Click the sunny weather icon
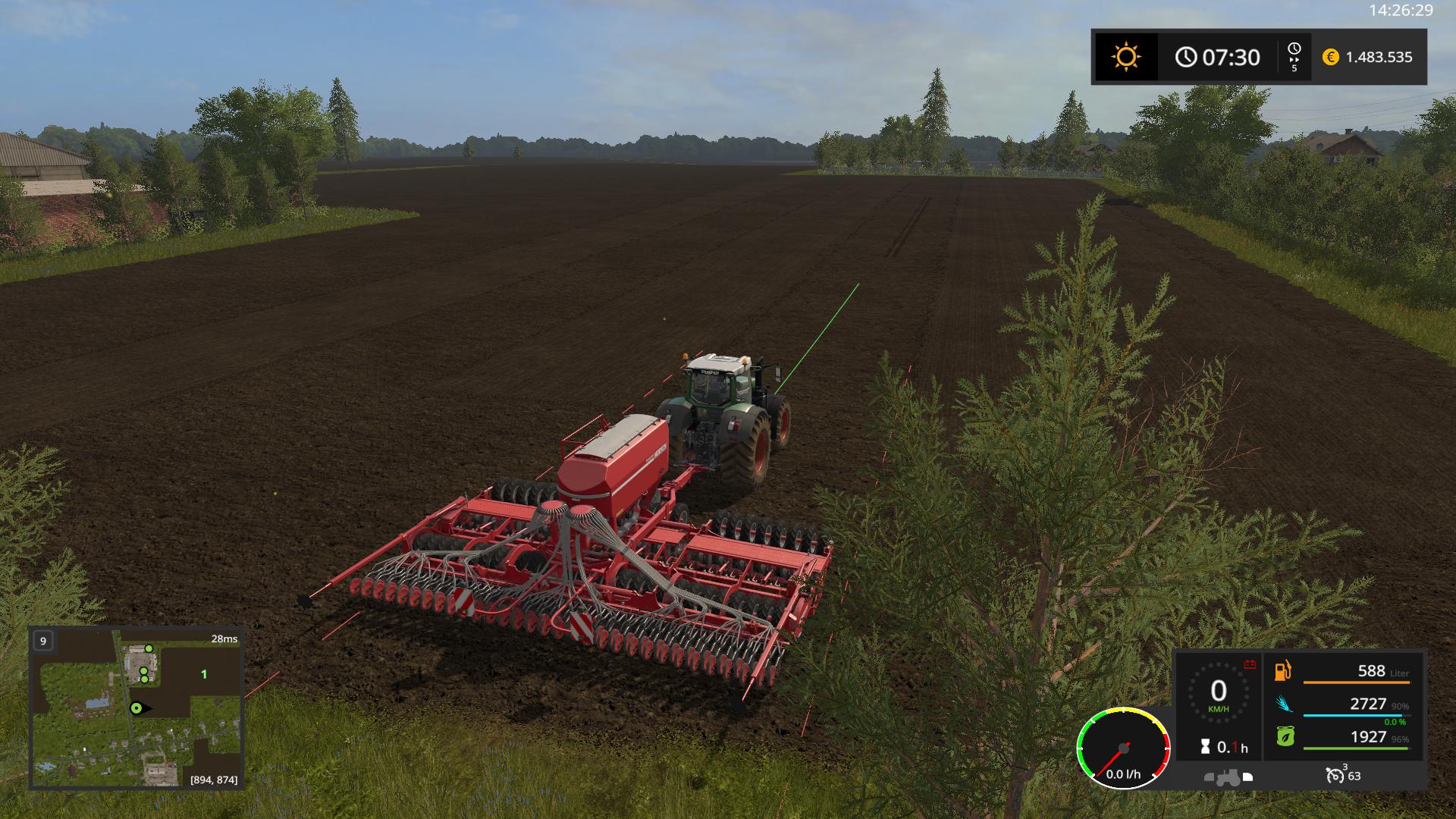Screen dimensions: 1456x819 pyautogui.click(x=1125, y=57)
